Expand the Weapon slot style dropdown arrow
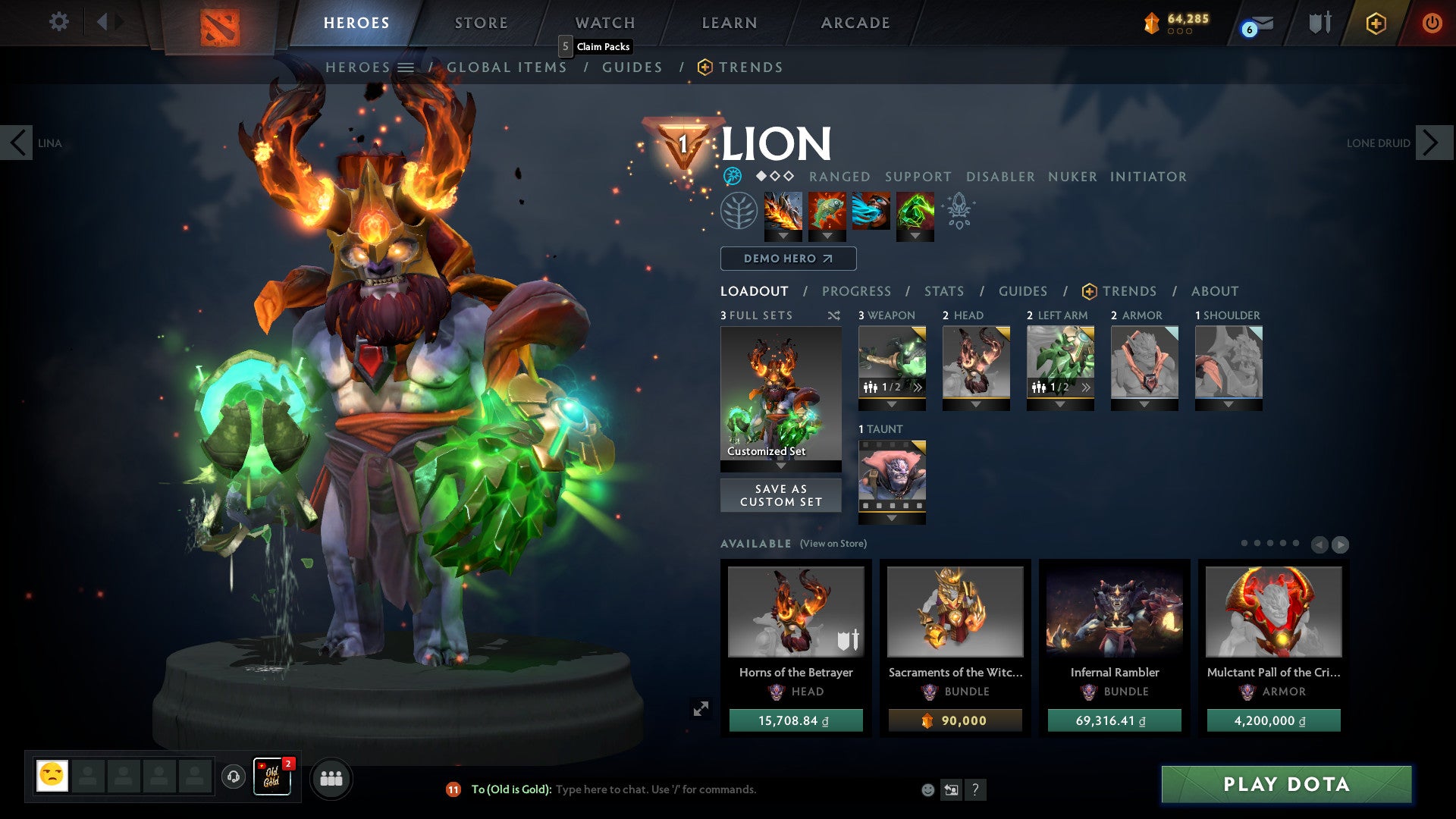The width and height of the screenshot is (1456, 819). click(892, 404)
